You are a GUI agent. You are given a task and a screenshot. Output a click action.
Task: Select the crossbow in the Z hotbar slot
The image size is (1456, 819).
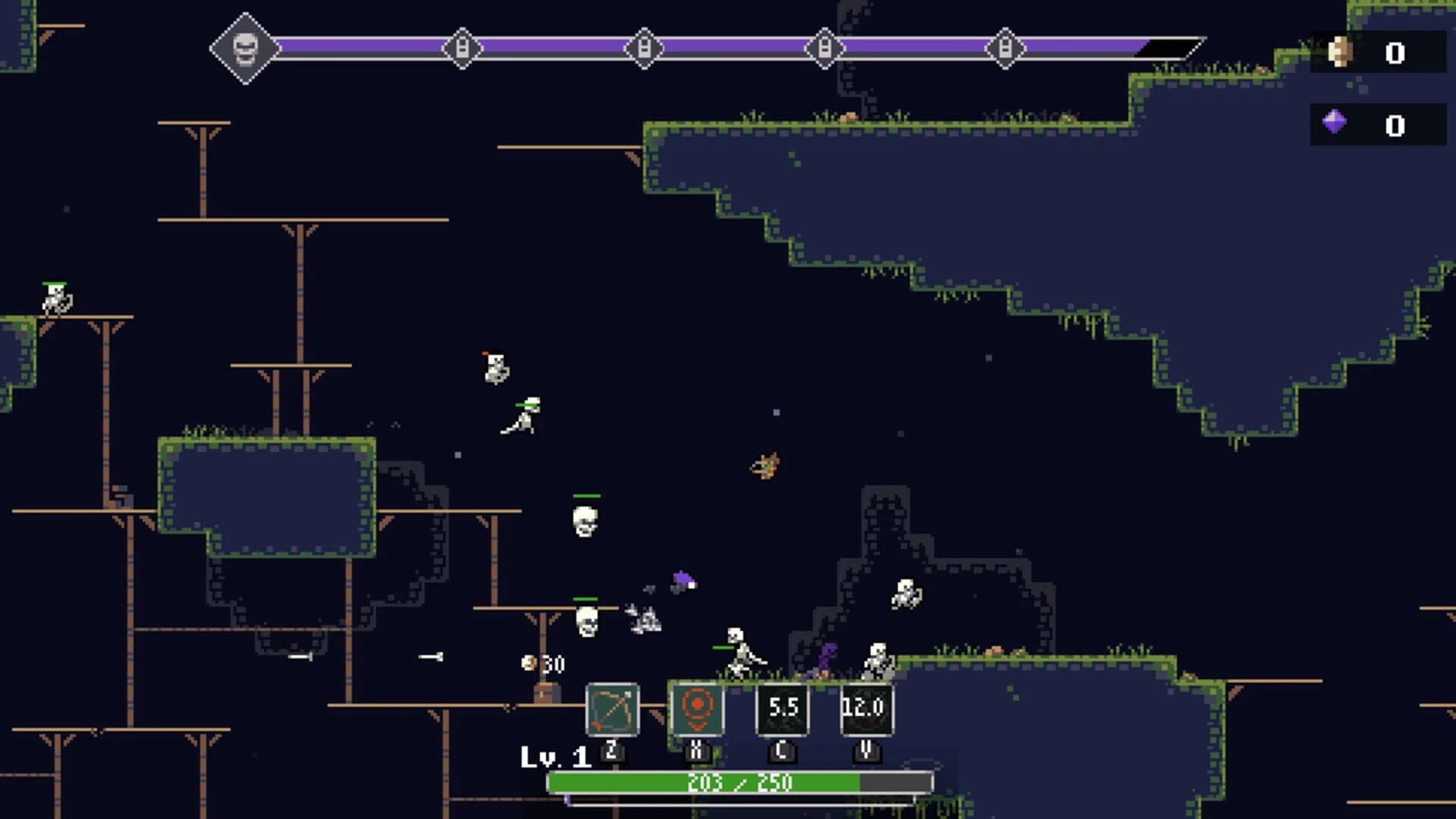[614, 710]
